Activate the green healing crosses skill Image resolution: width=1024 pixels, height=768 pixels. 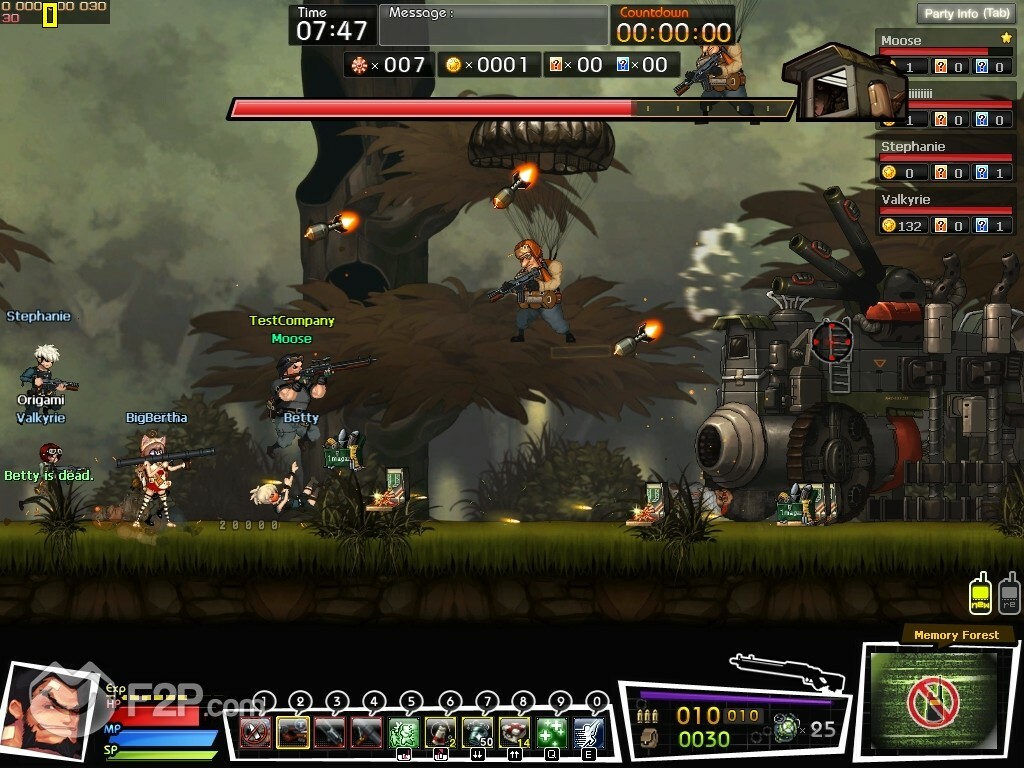click(552, 732)
